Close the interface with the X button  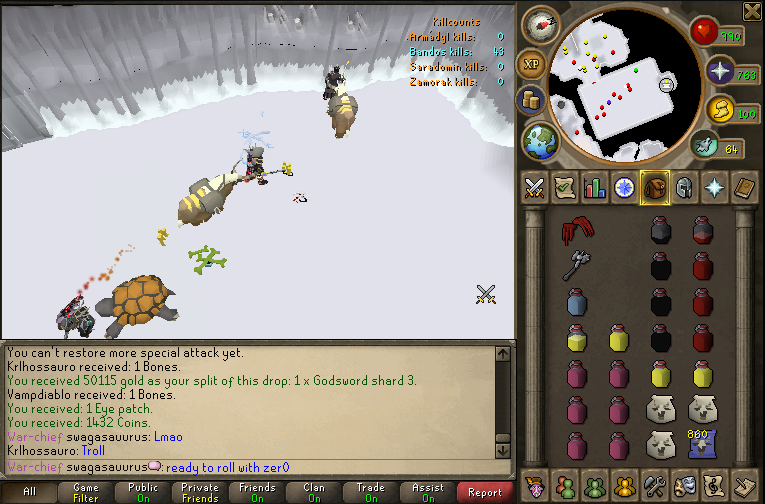tap(752, 11)
